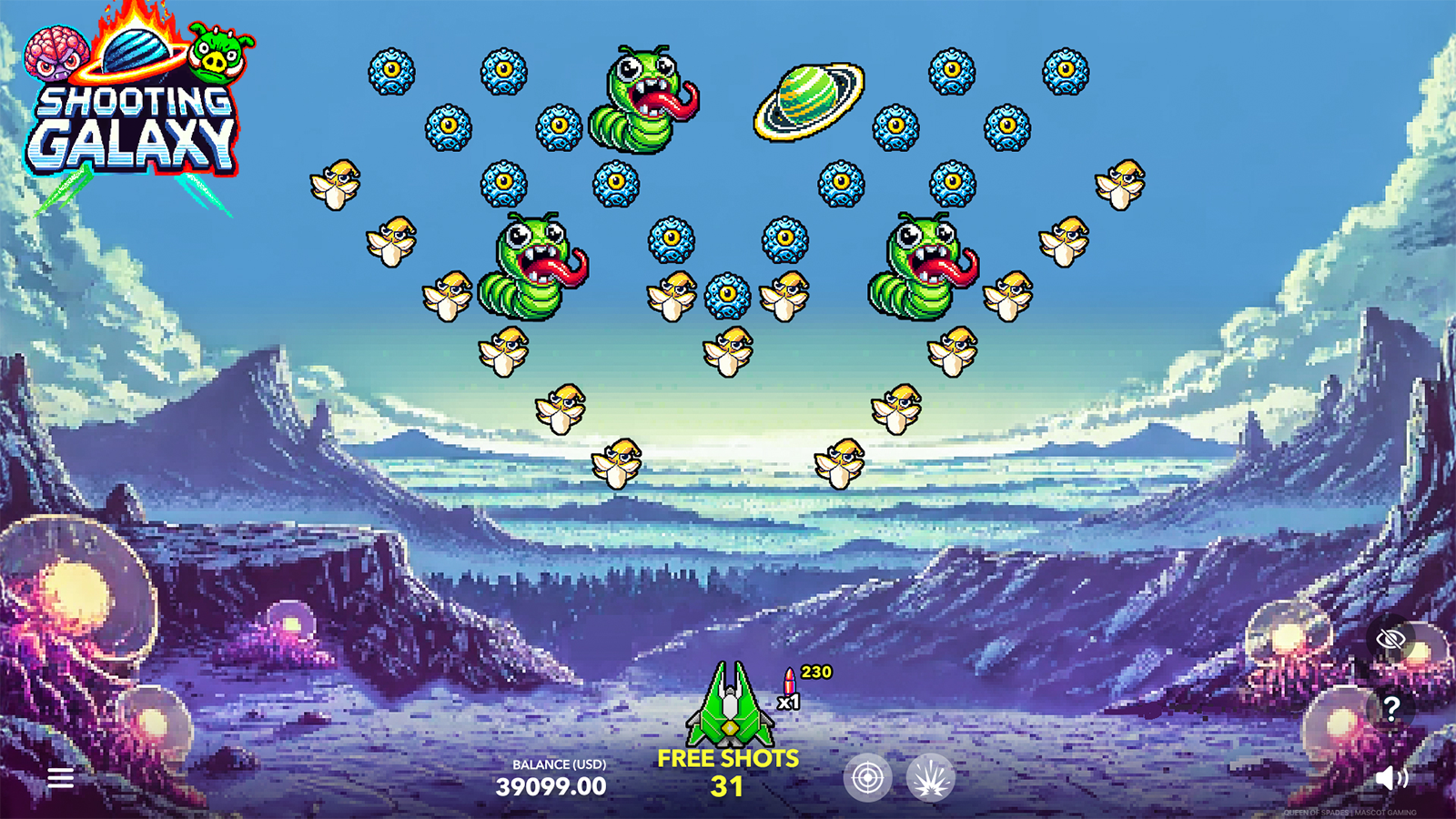
Task: Hide interface with the crossed-eye icon
Action: tap(1390, 639)
